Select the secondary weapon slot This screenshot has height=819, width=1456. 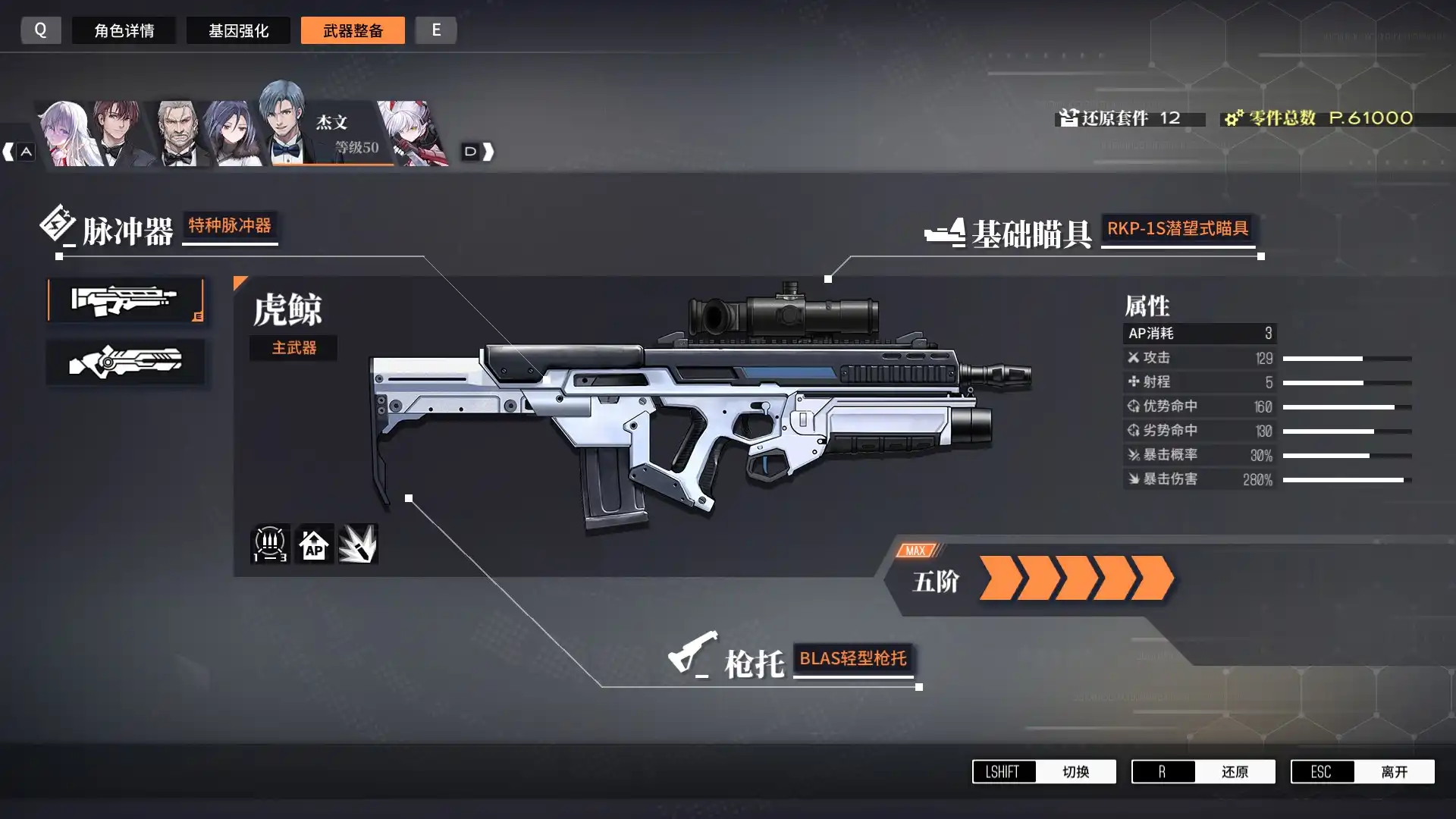pos(125,362)
